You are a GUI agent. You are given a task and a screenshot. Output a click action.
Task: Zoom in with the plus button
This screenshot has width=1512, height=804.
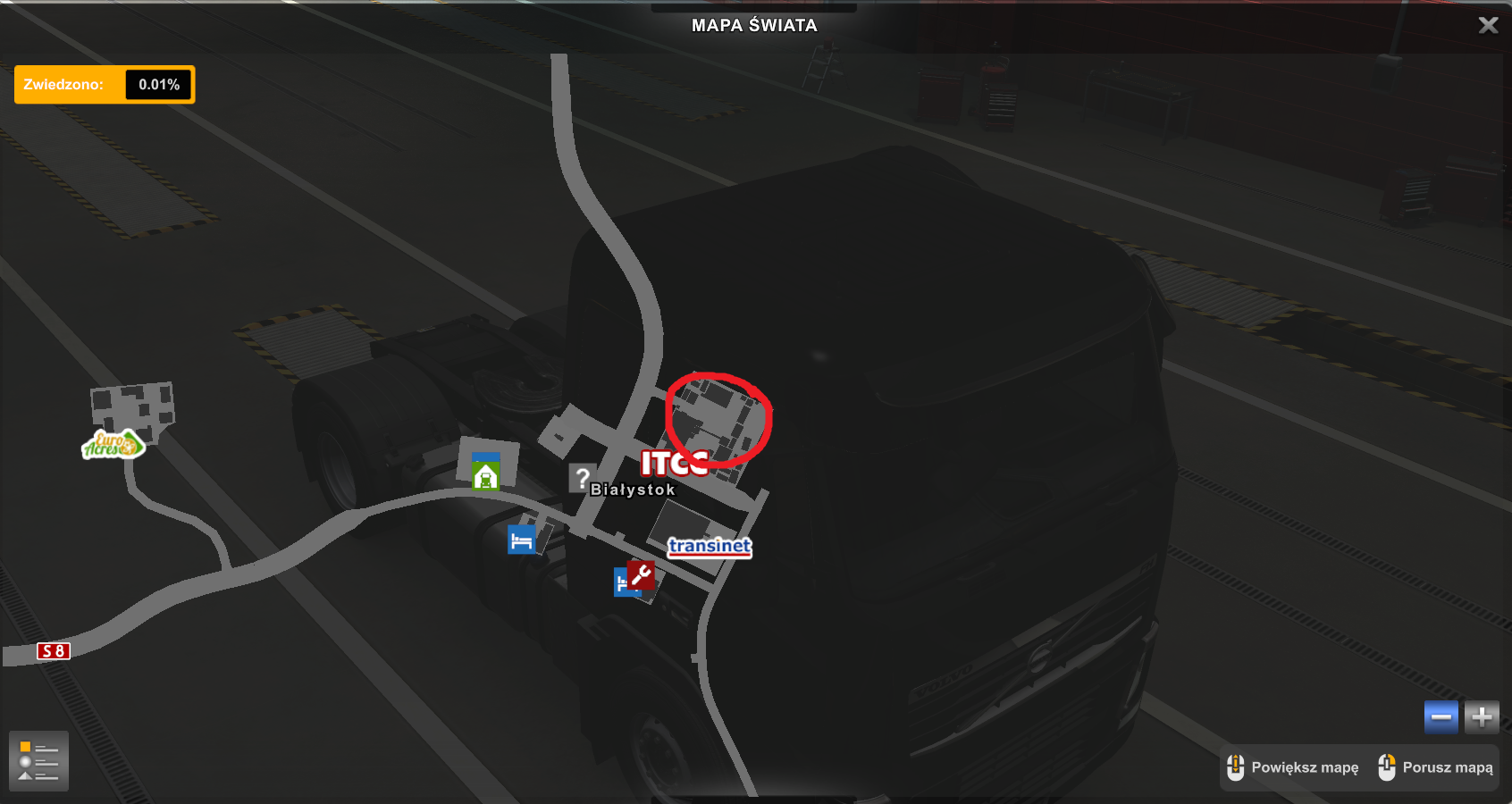pos(1482,716)
